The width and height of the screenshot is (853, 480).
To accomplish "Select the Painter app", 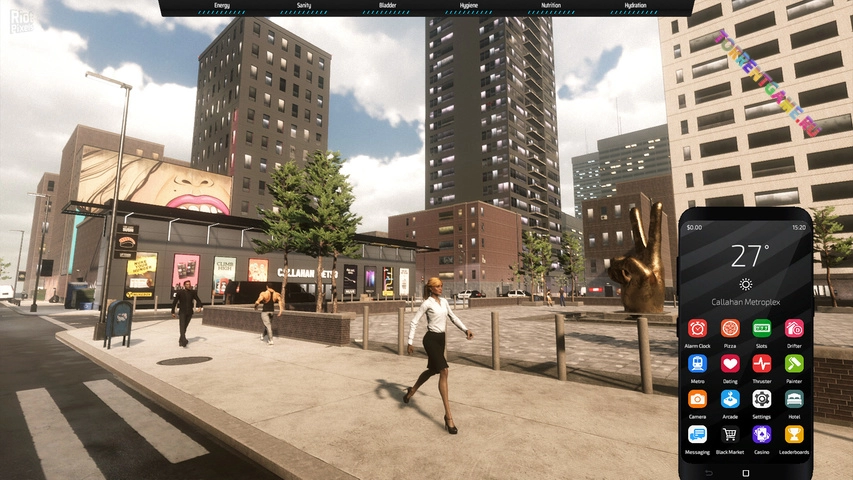I will coord(794,364).
